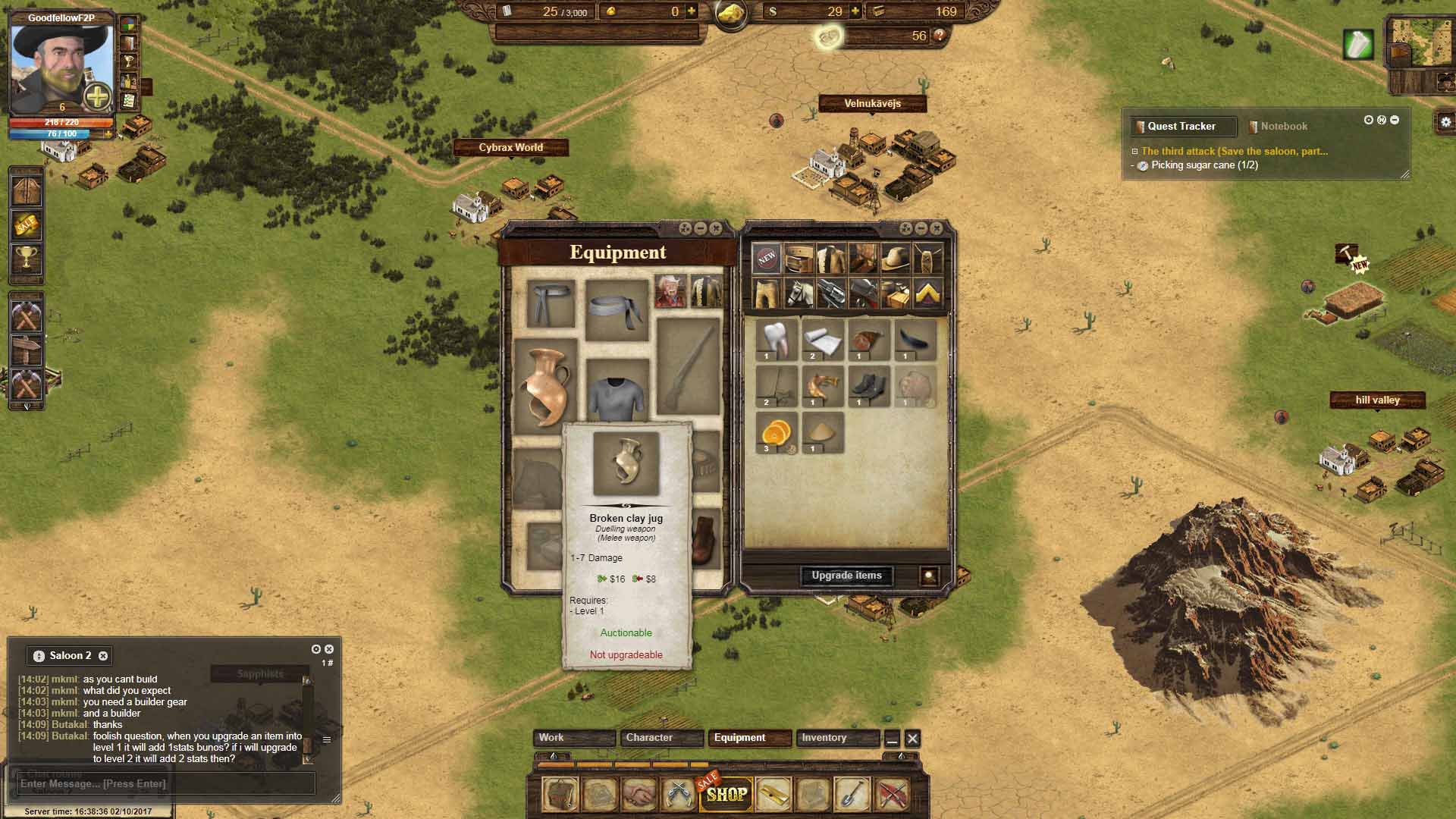Filter inventory by hats category
The width and height of the screenshot is (1456, 819).
[896, 258]
